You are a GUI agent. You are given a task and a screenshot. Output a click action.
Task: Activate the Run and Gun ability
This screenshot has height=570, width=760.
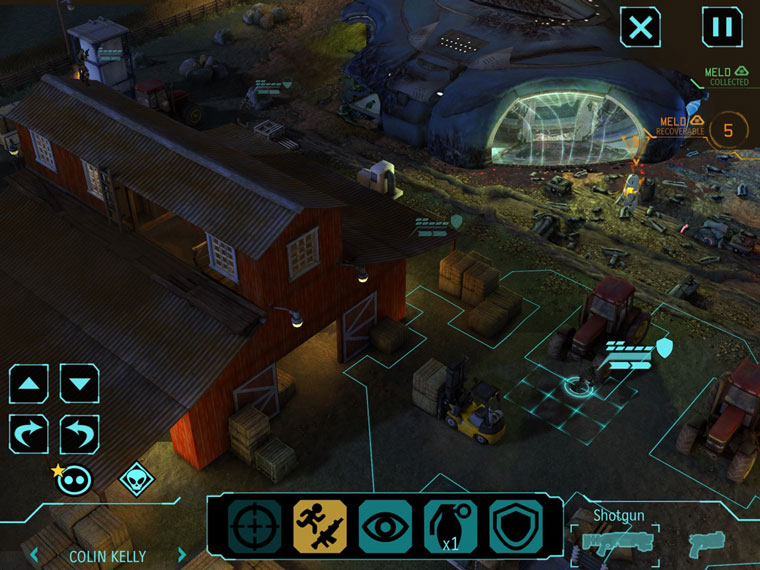pyautogui.click(x=319, y=526)
